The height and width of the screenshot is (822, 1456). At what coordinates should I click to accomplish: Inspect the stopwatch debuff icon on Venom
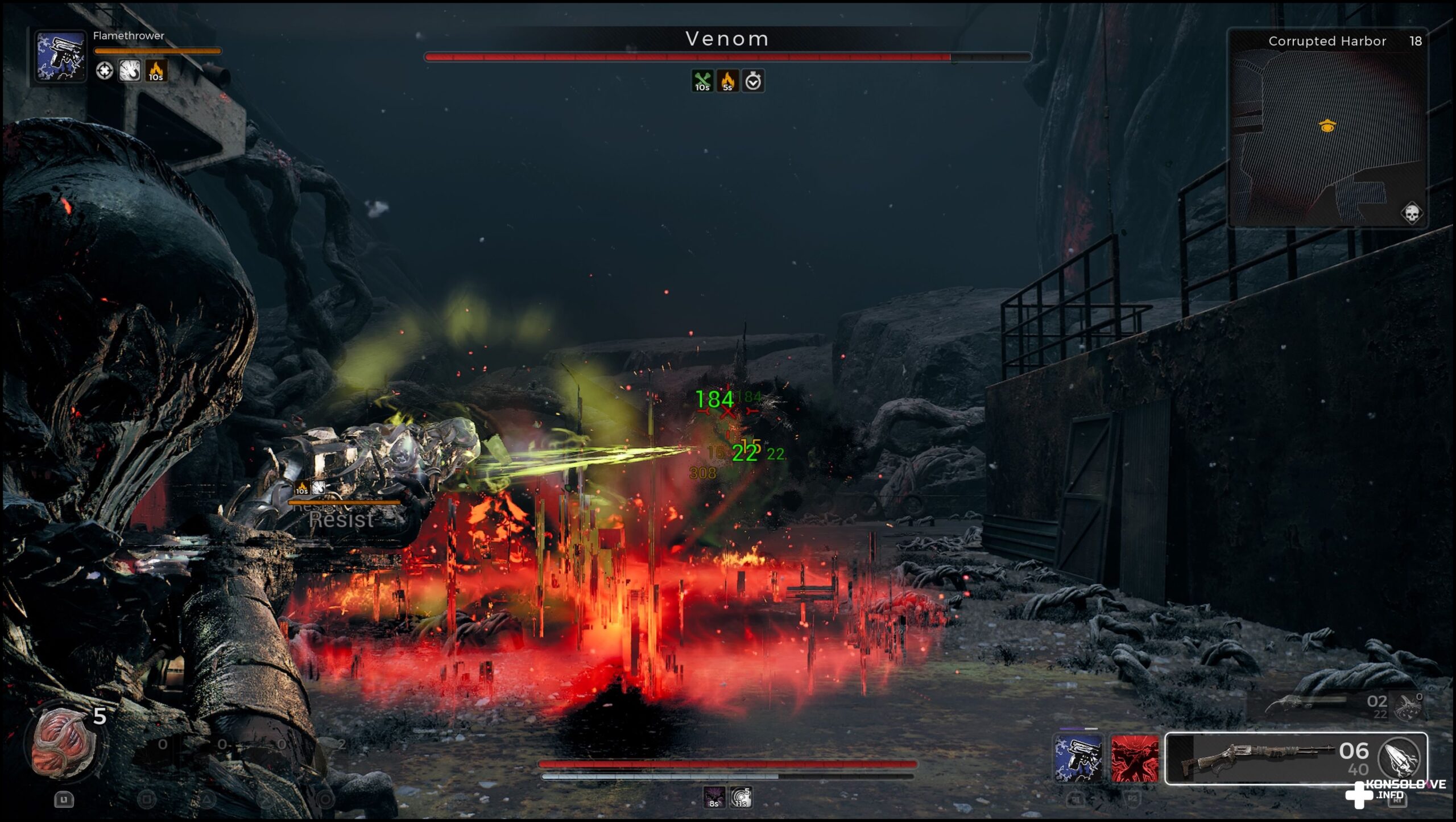[753, 81]
